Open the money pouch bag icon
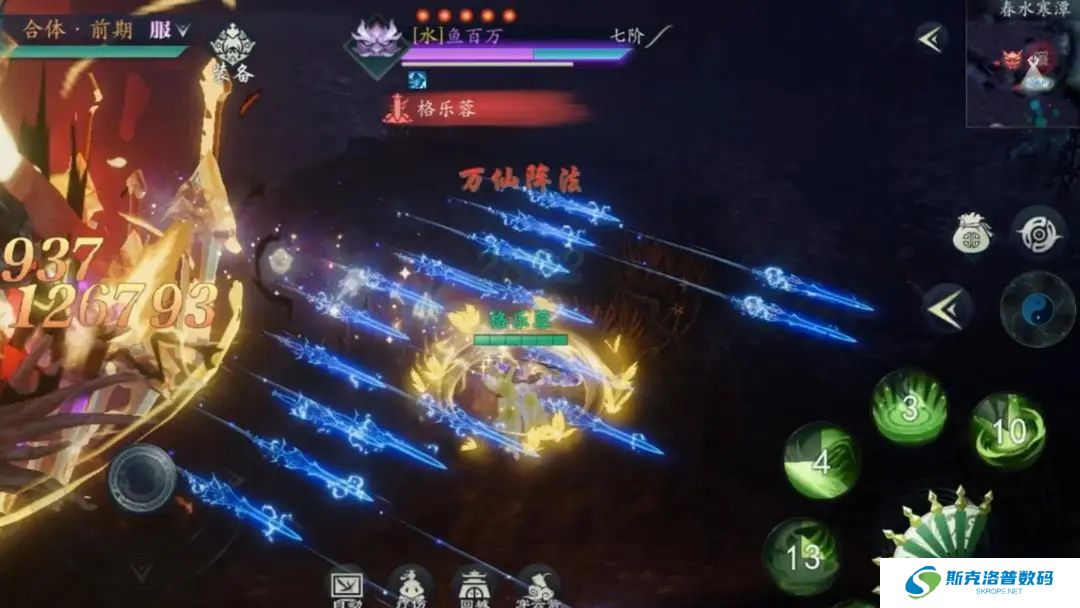Viewport: 1080px width, 608px height. (972, 234)
